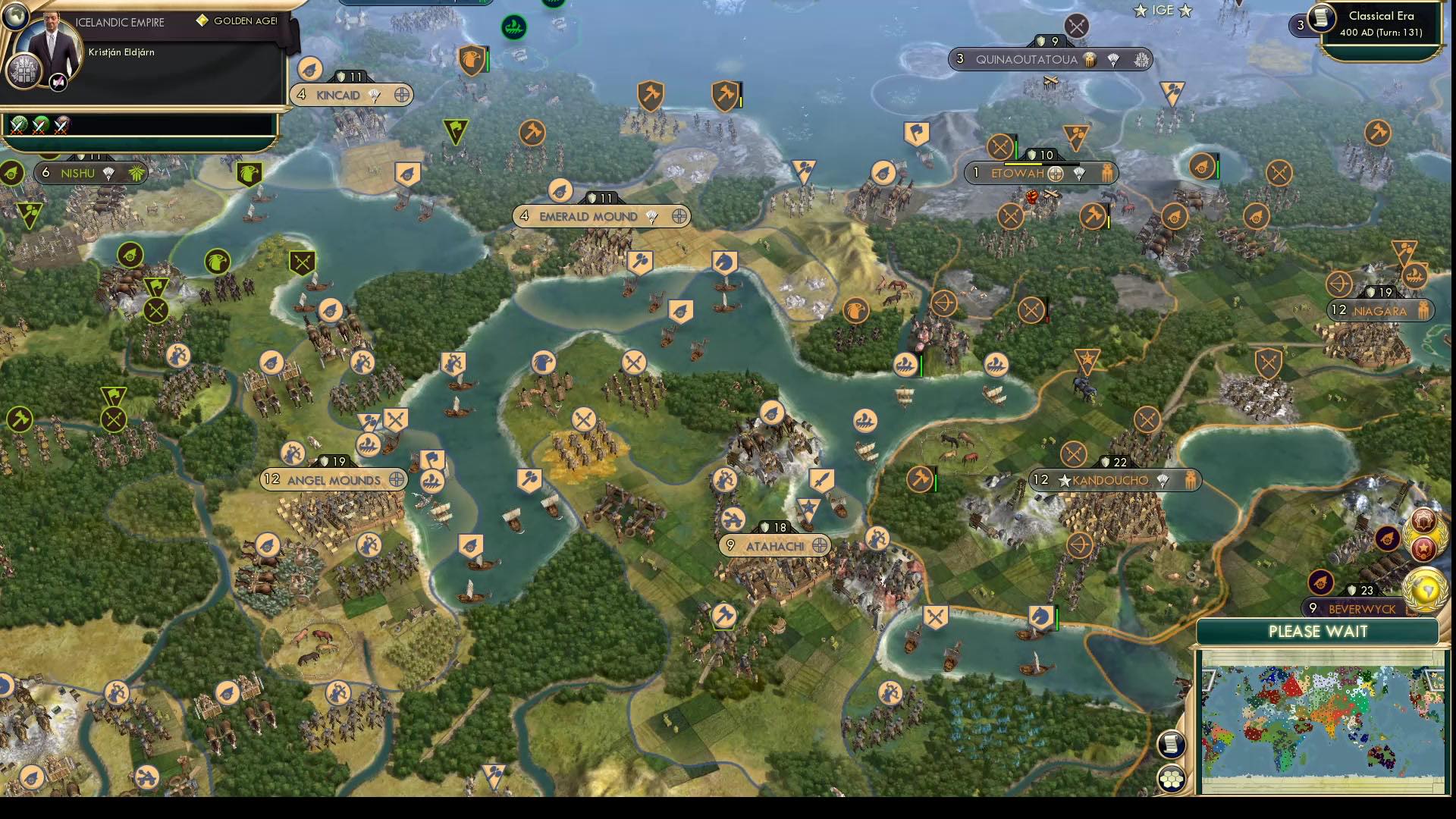Click the globe icon on Atahachi's banner
1456x819 pixels.
[x=820, y=545]
